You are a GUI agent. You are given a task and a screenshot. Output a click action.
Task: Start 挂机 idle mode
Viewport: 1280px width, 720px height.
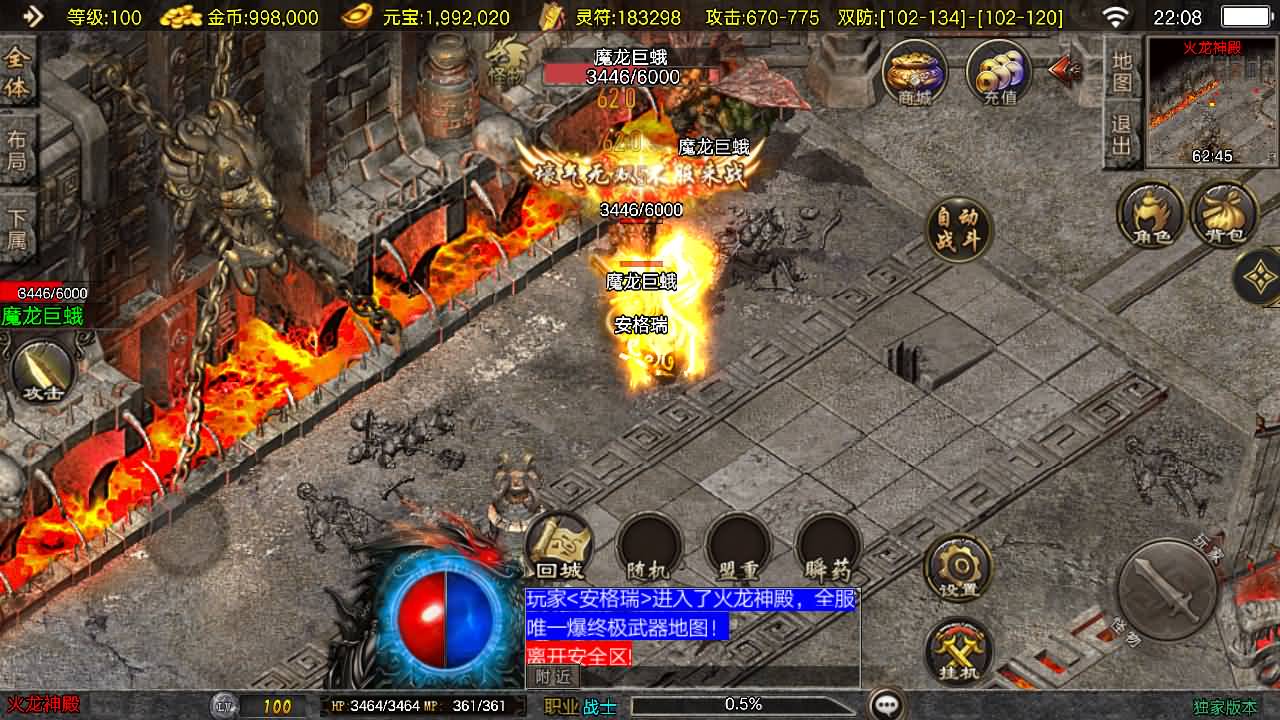pos(958,652)
